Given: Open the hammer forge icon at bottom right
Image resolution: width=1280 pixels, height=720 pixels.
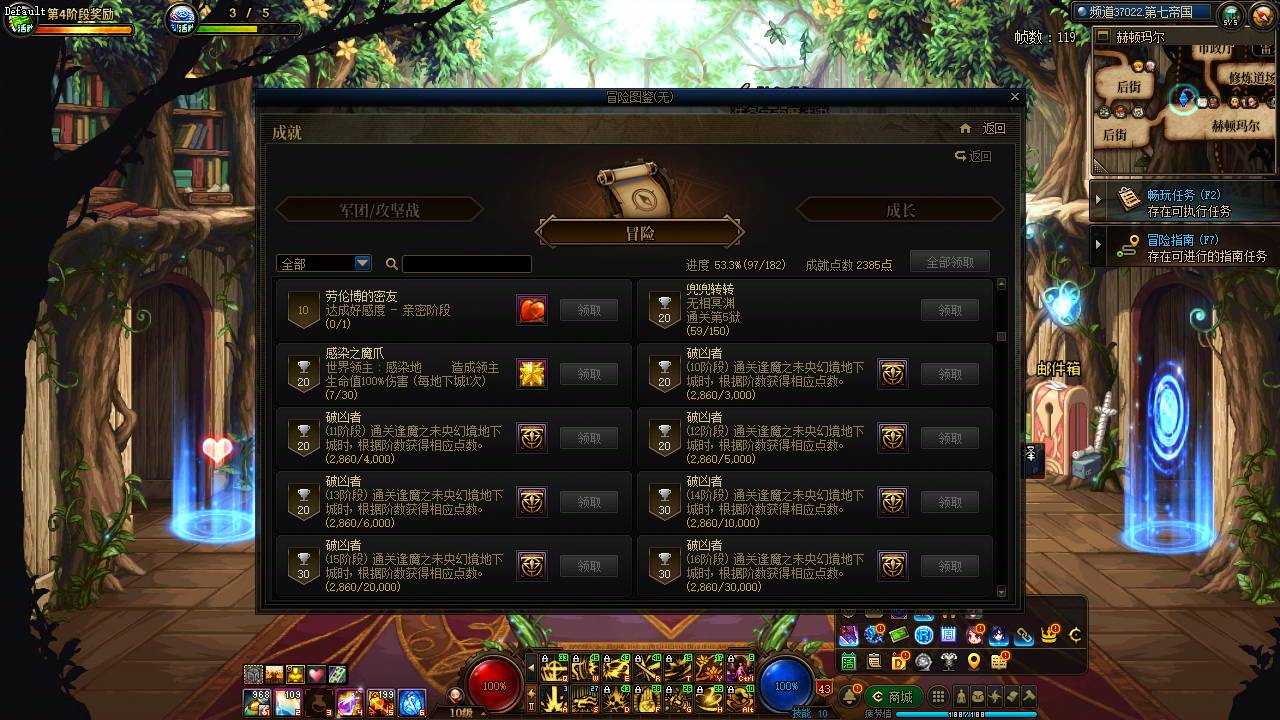Looking at the screenshot, I should click(1028, 696).
